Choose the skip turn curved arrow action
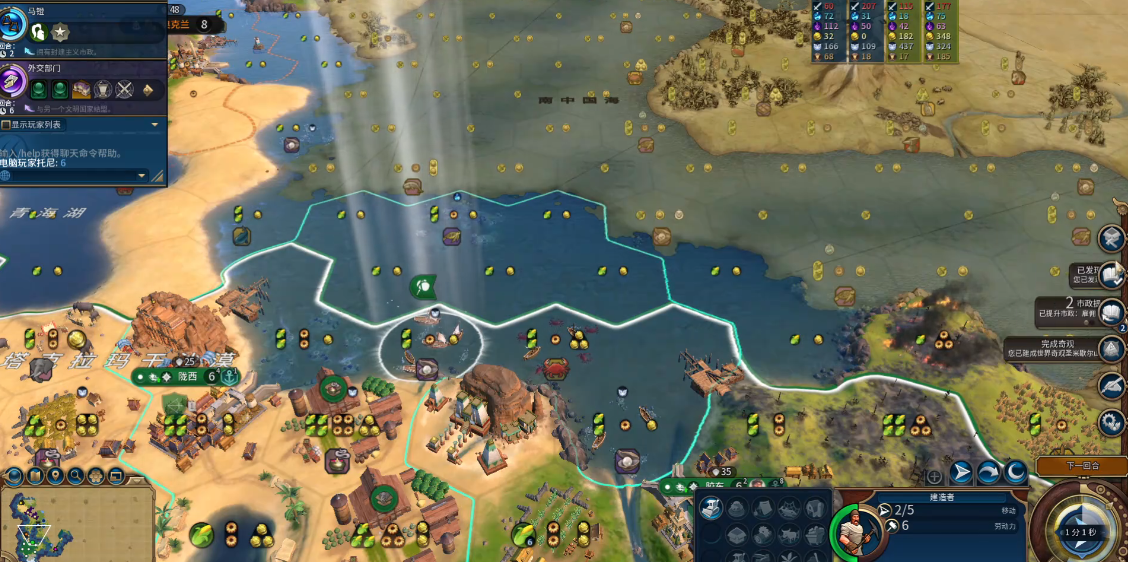The height and width of the screenshot is (562, 1128). 988,472
